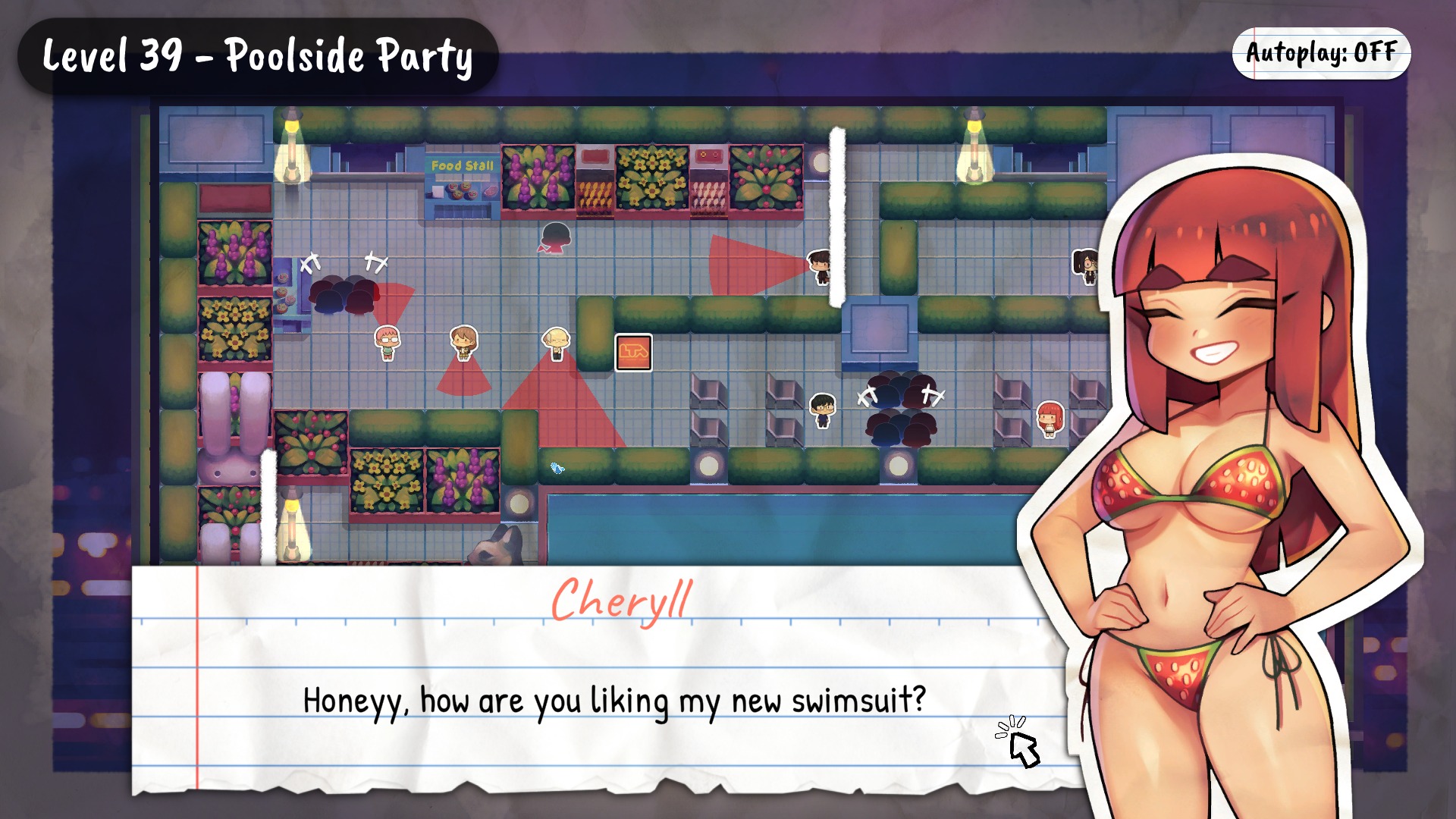Advance dialogue with the cursor continue icon
The image size is (1456, 819).
tap(1020, 742)
